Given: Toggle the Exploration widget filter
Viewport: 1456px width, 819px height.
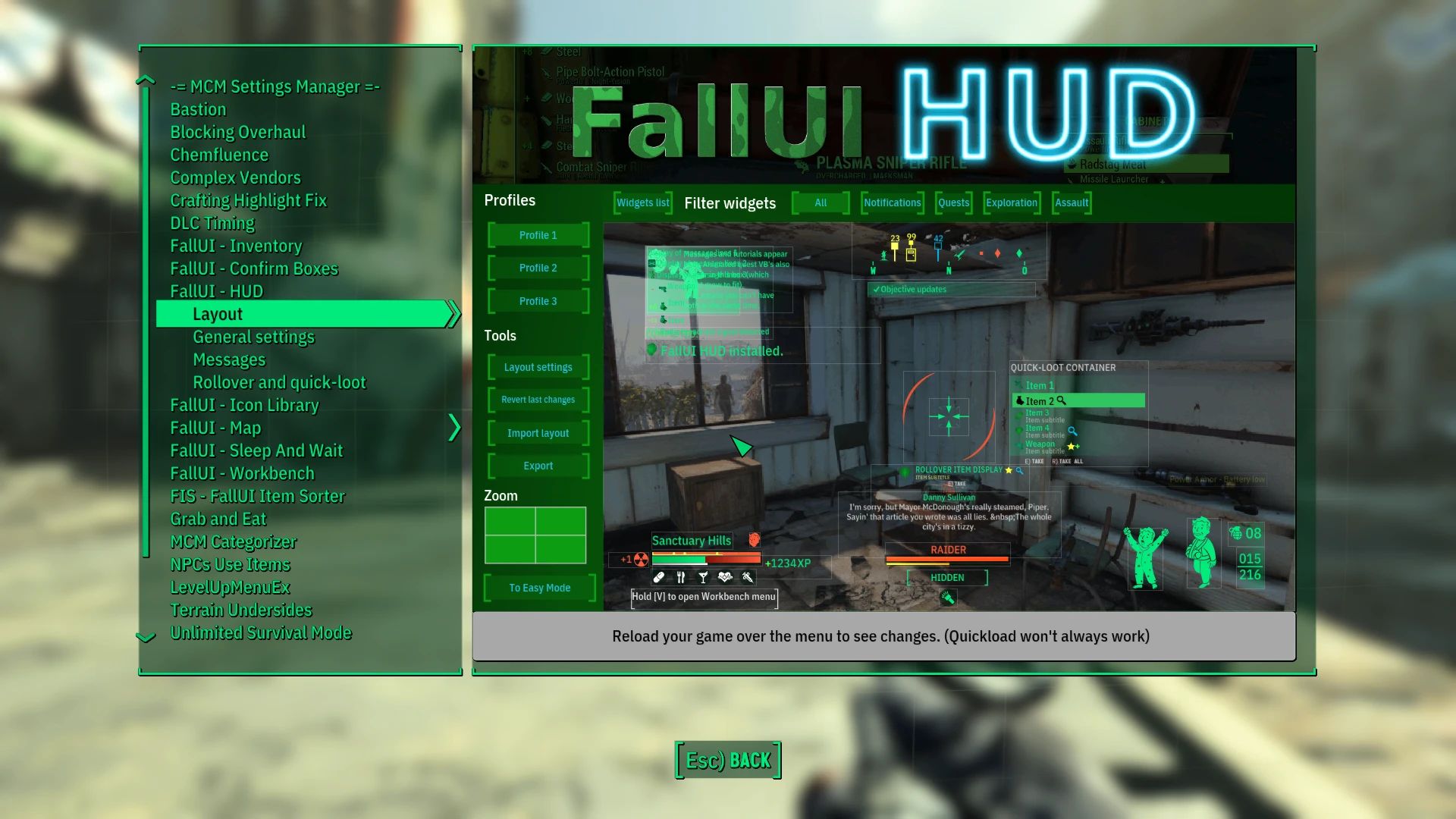Looking at the screenshot, I should click(1012, 202).
